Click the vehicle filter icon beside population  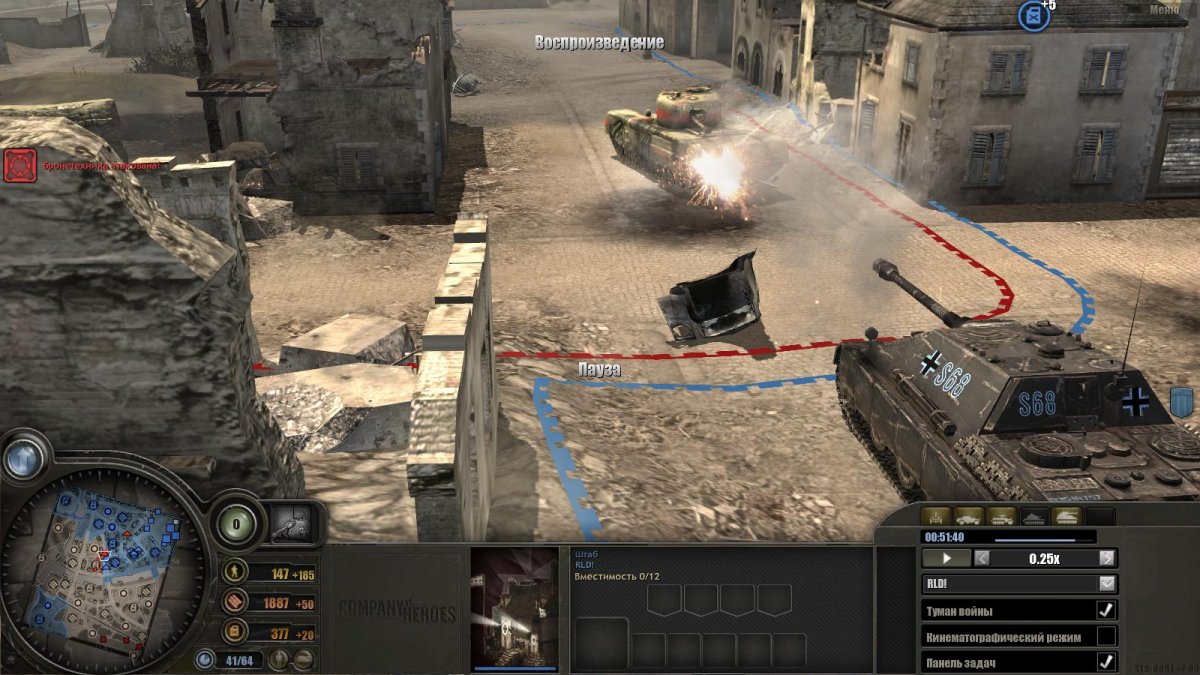coord(301,660)
